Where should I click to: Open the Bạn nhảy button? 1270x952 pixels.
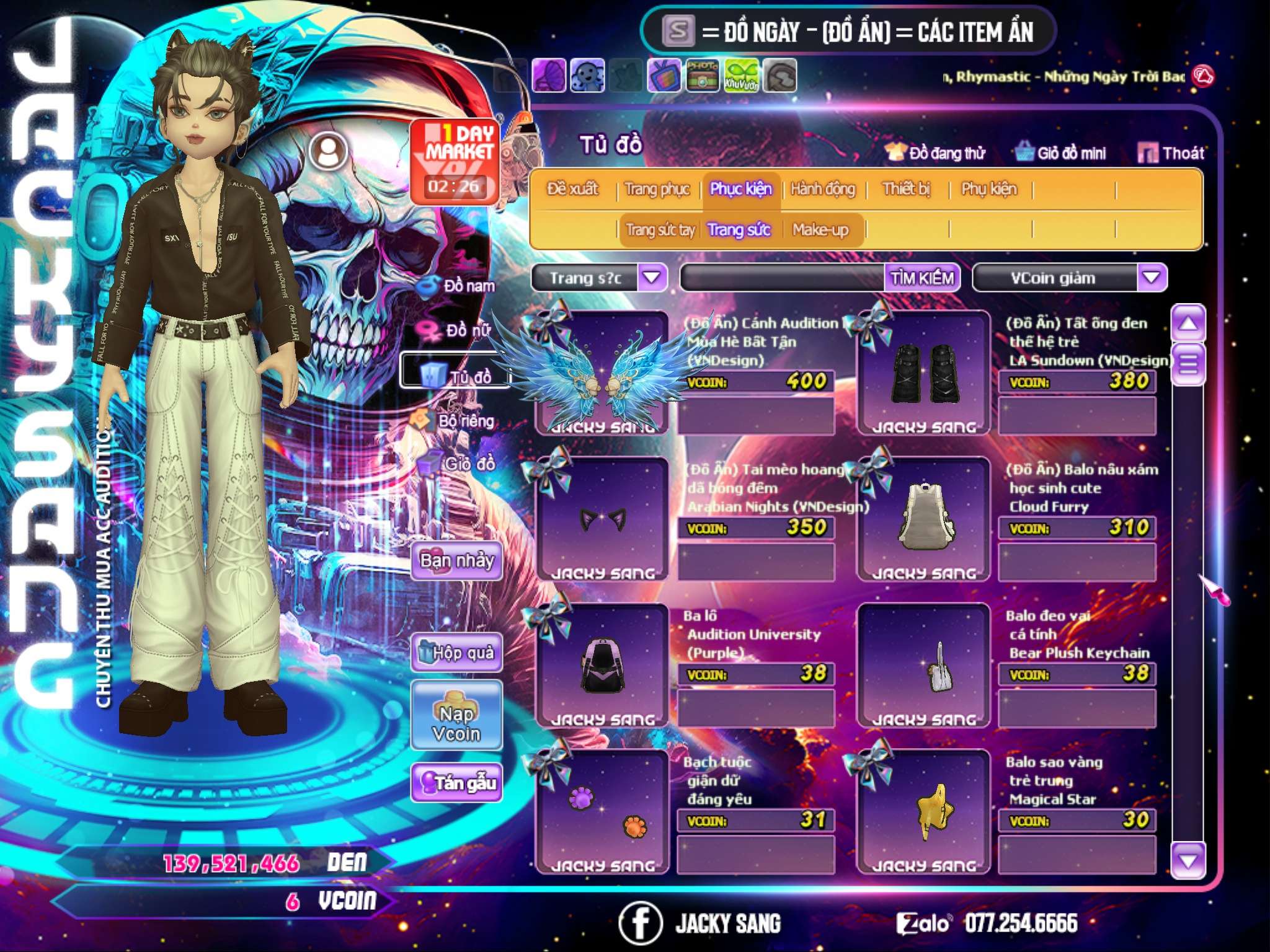pyautogui.click(x=456, y=561)
